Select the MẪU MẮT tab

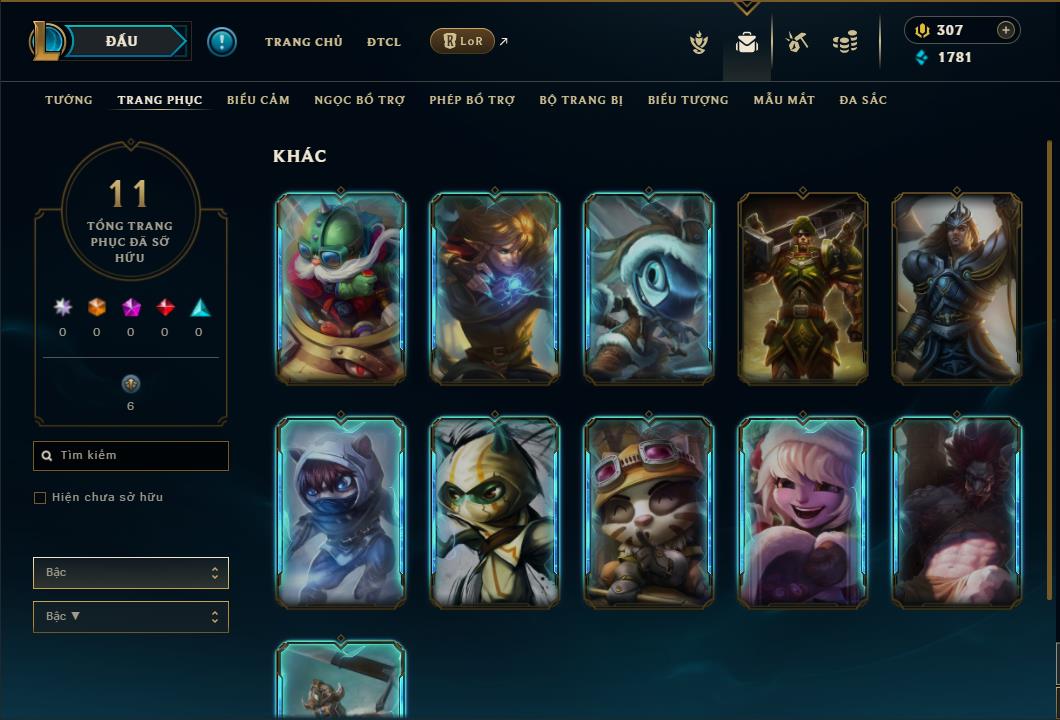[x=784, y=100]
